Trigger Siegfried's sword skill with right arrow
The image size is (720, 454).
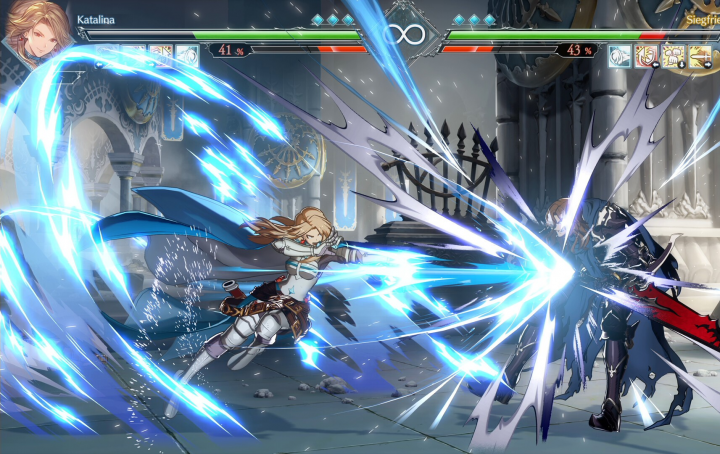click(700, 55)
